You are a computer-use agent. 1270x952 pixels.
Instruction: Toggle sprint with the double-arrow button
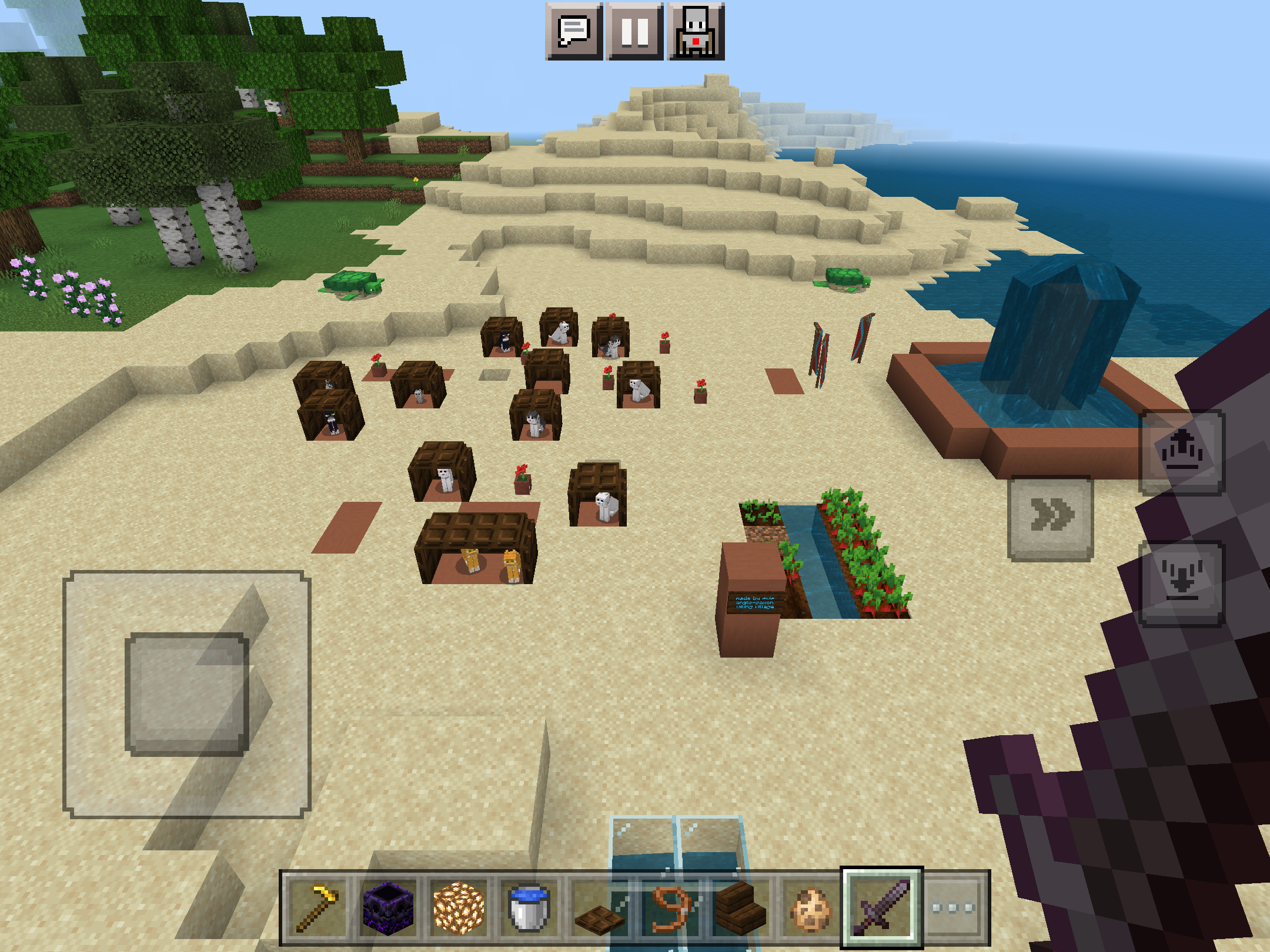coord(1051,517)
